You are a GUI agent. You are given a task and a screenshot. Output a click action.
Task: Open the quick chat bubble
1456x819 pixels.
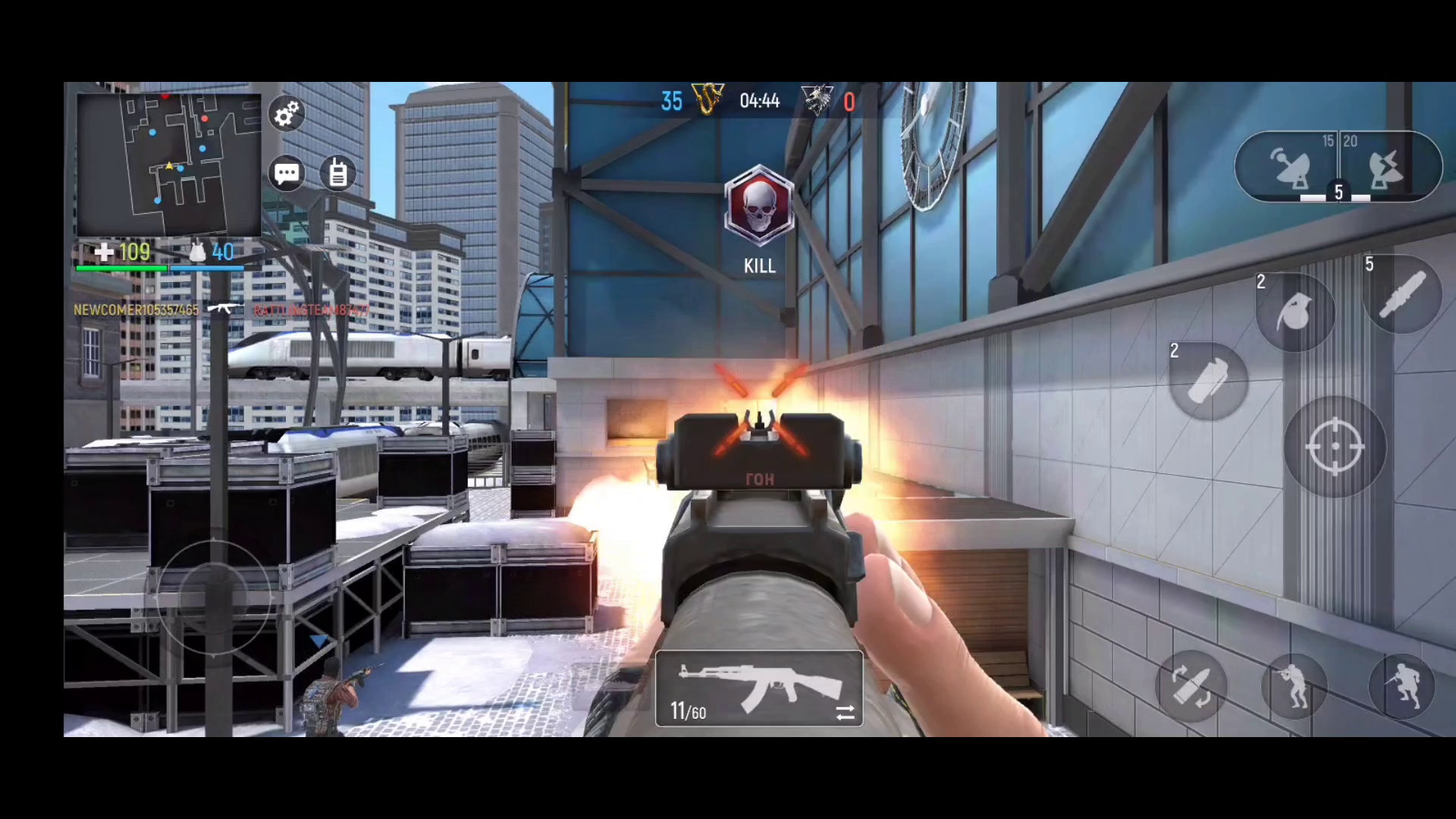click(286, 173)
